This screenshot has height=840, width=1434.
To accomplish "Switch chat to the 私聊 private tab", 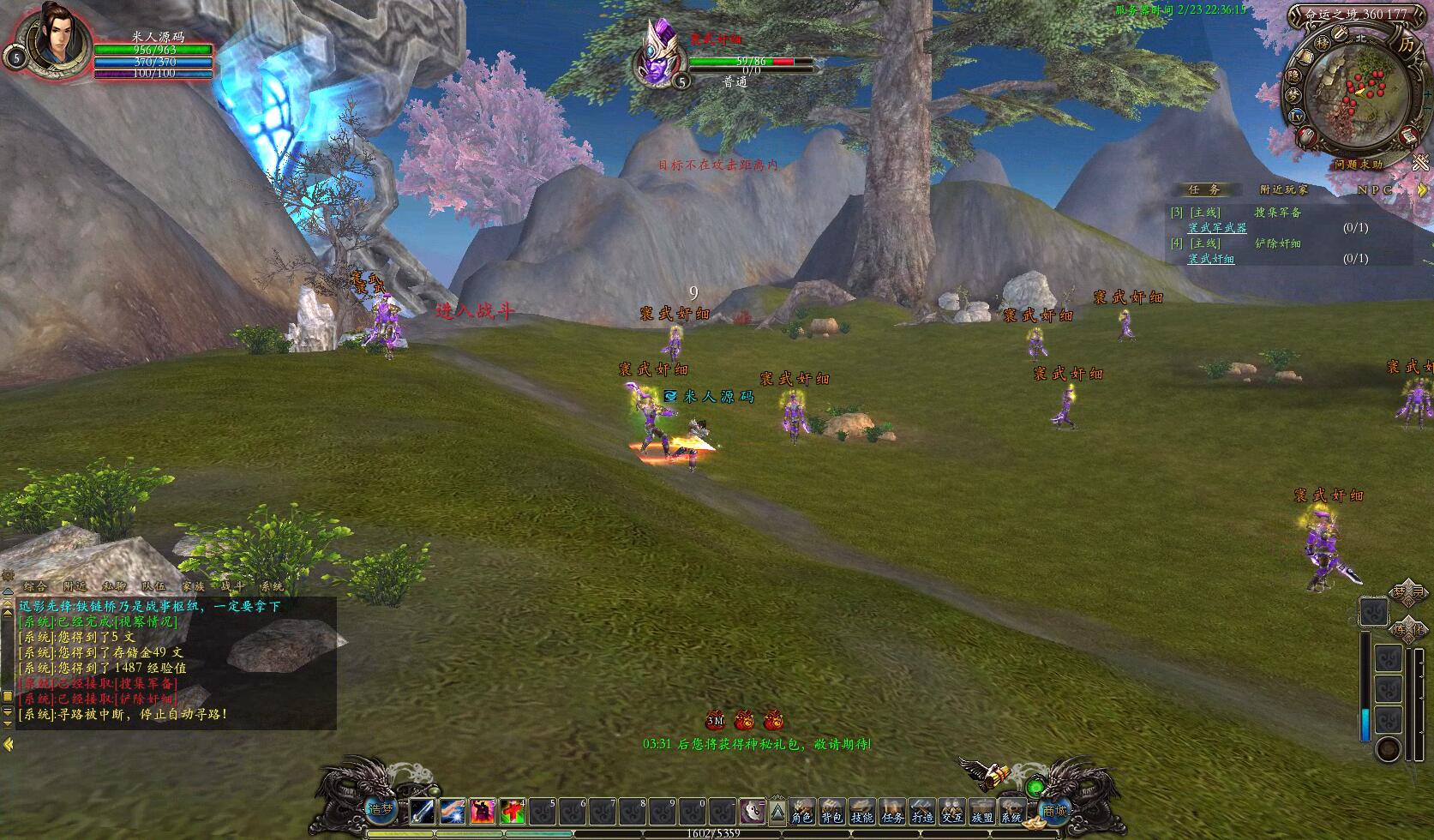I will (x=114, y=586).
